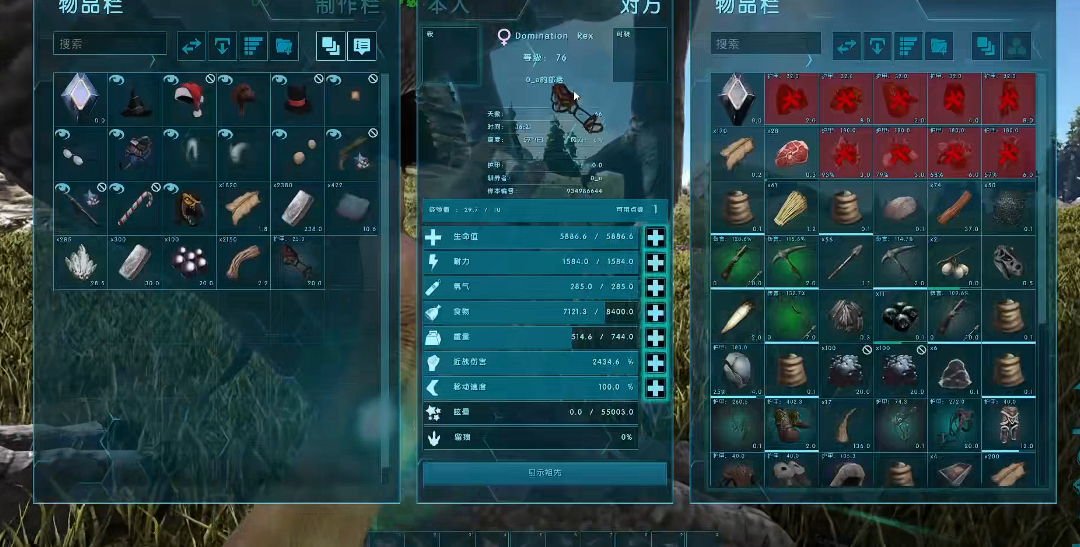
Task: Select the candy cane club skin
Action: pos(135,207)
